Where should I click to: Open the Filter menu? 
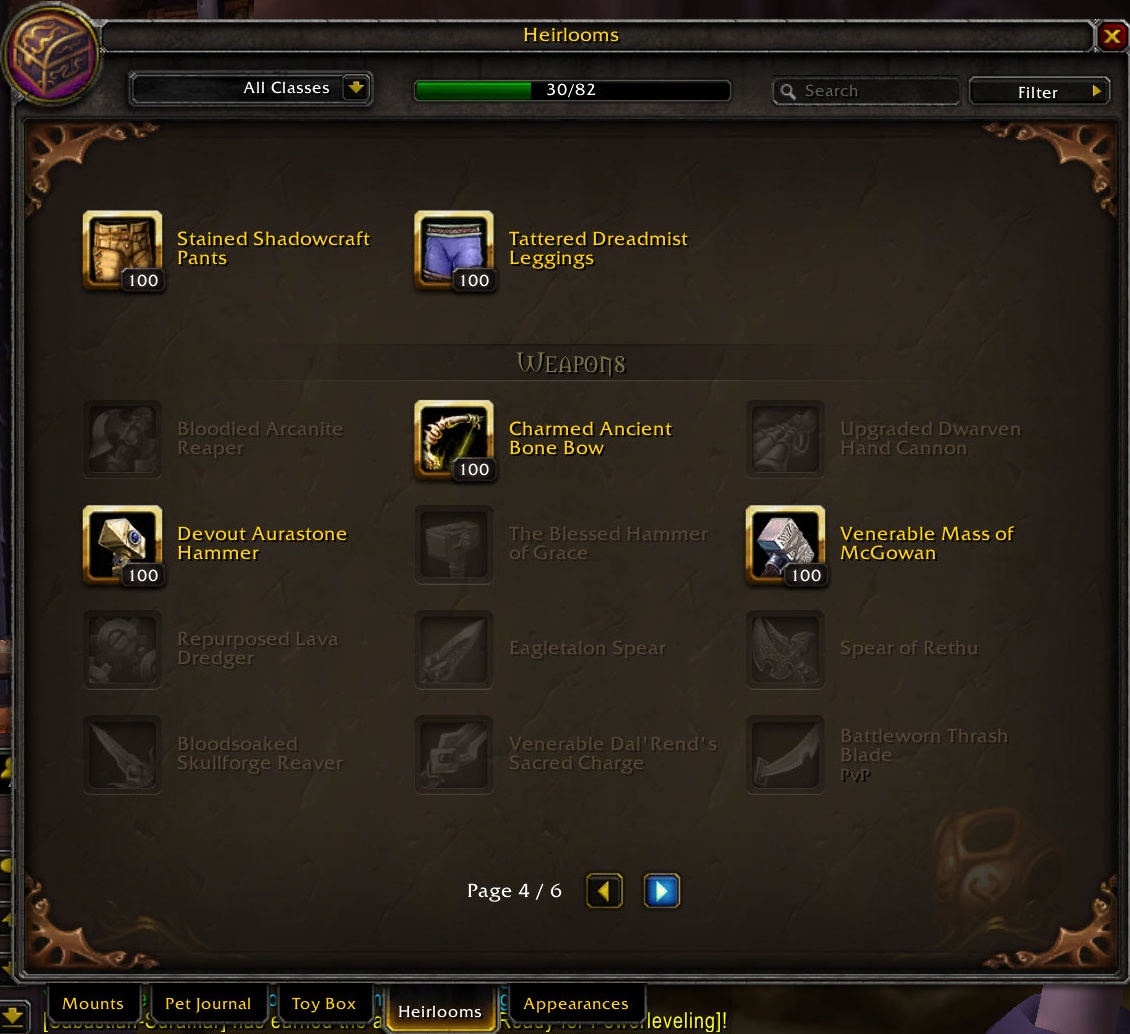[x=1039, y=92]
